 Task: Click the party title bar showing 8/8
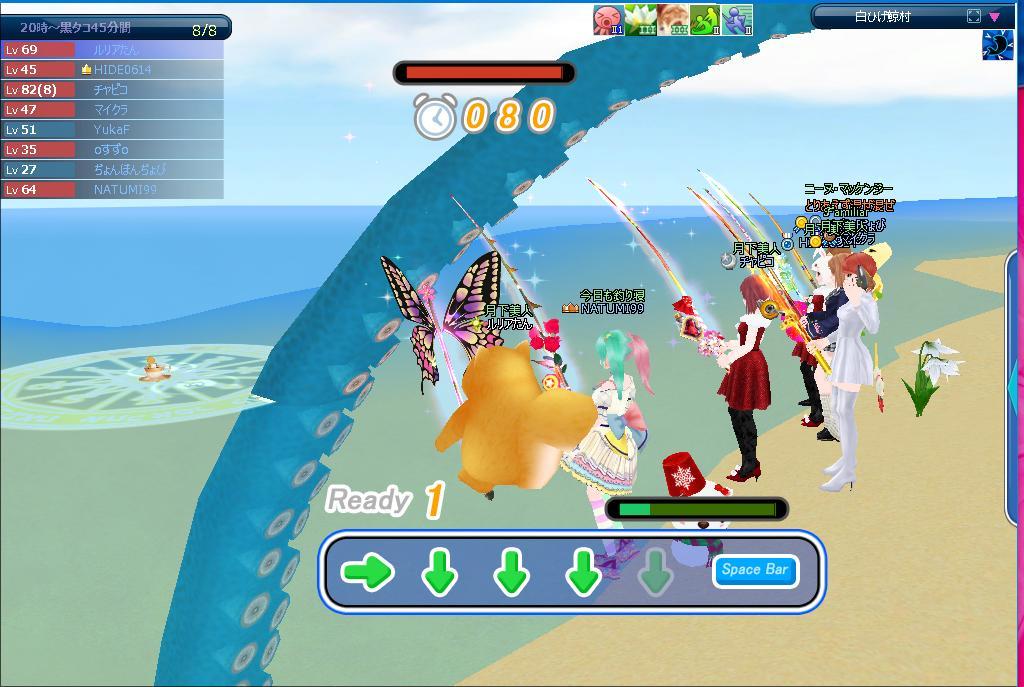click(116, 28)
